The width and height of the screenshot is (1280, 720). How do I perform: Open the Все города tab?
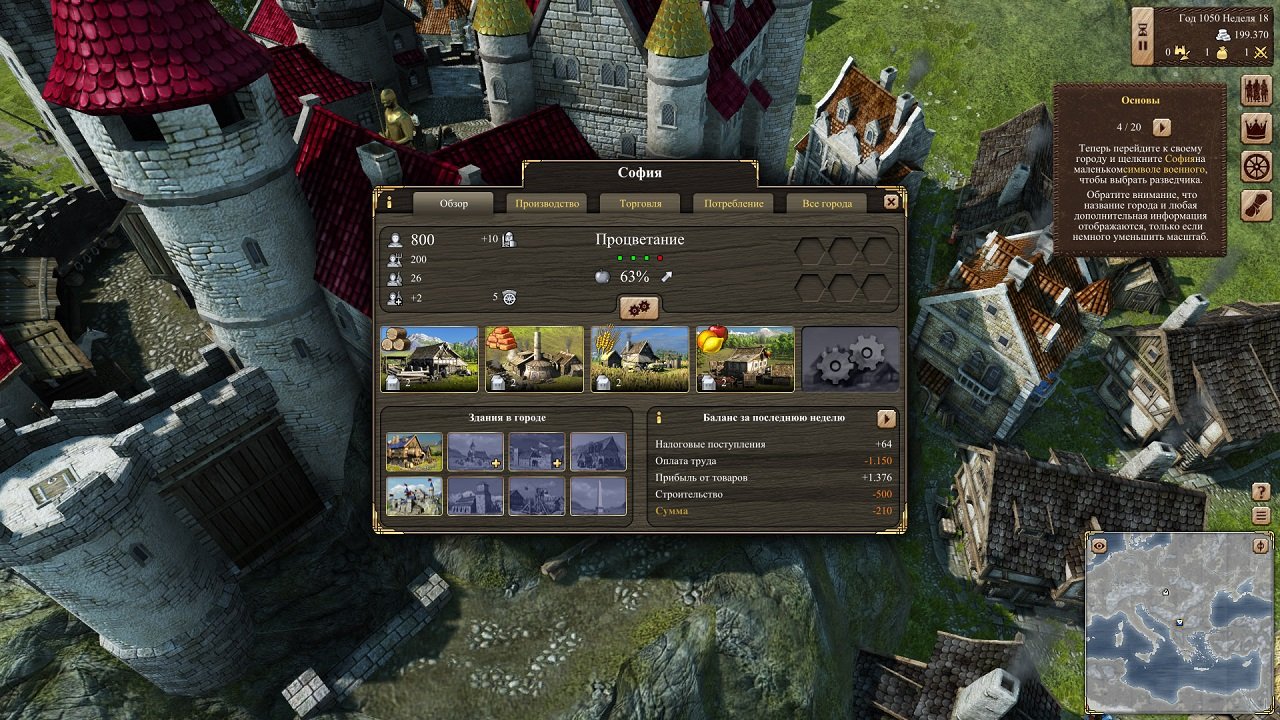click(x=827, y=202)
